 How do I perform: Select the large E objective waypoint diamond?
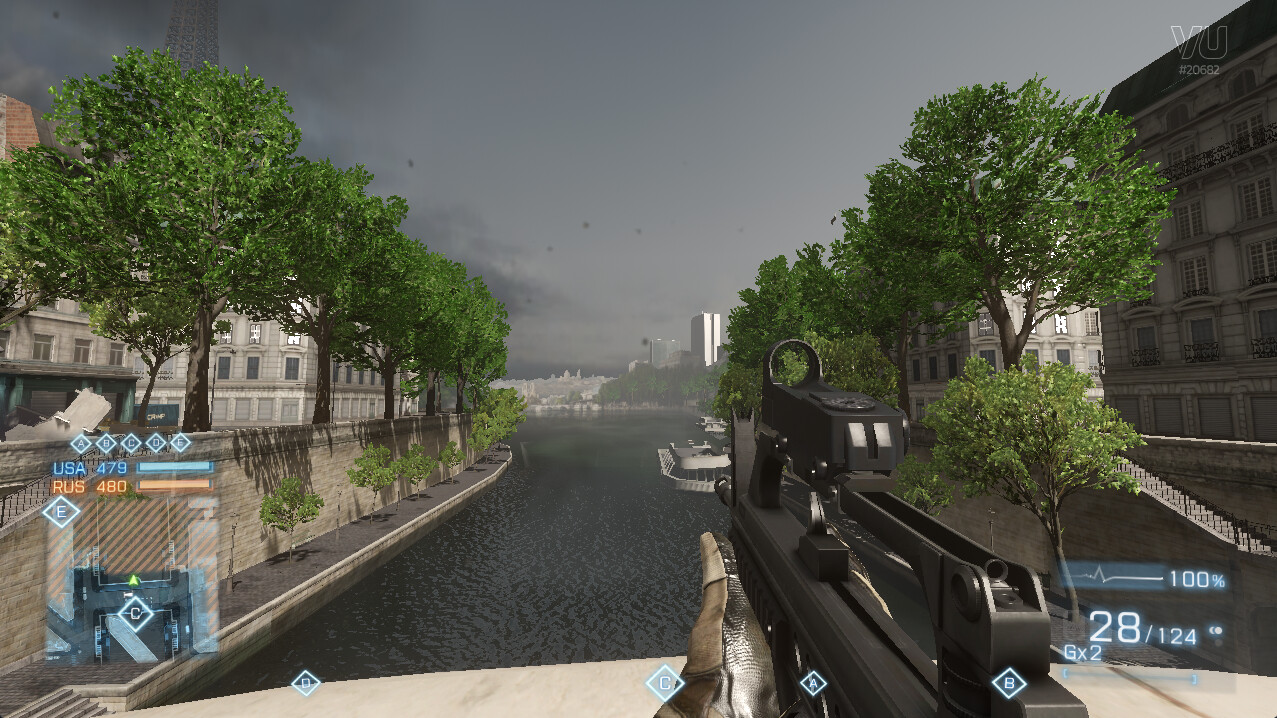61,513
